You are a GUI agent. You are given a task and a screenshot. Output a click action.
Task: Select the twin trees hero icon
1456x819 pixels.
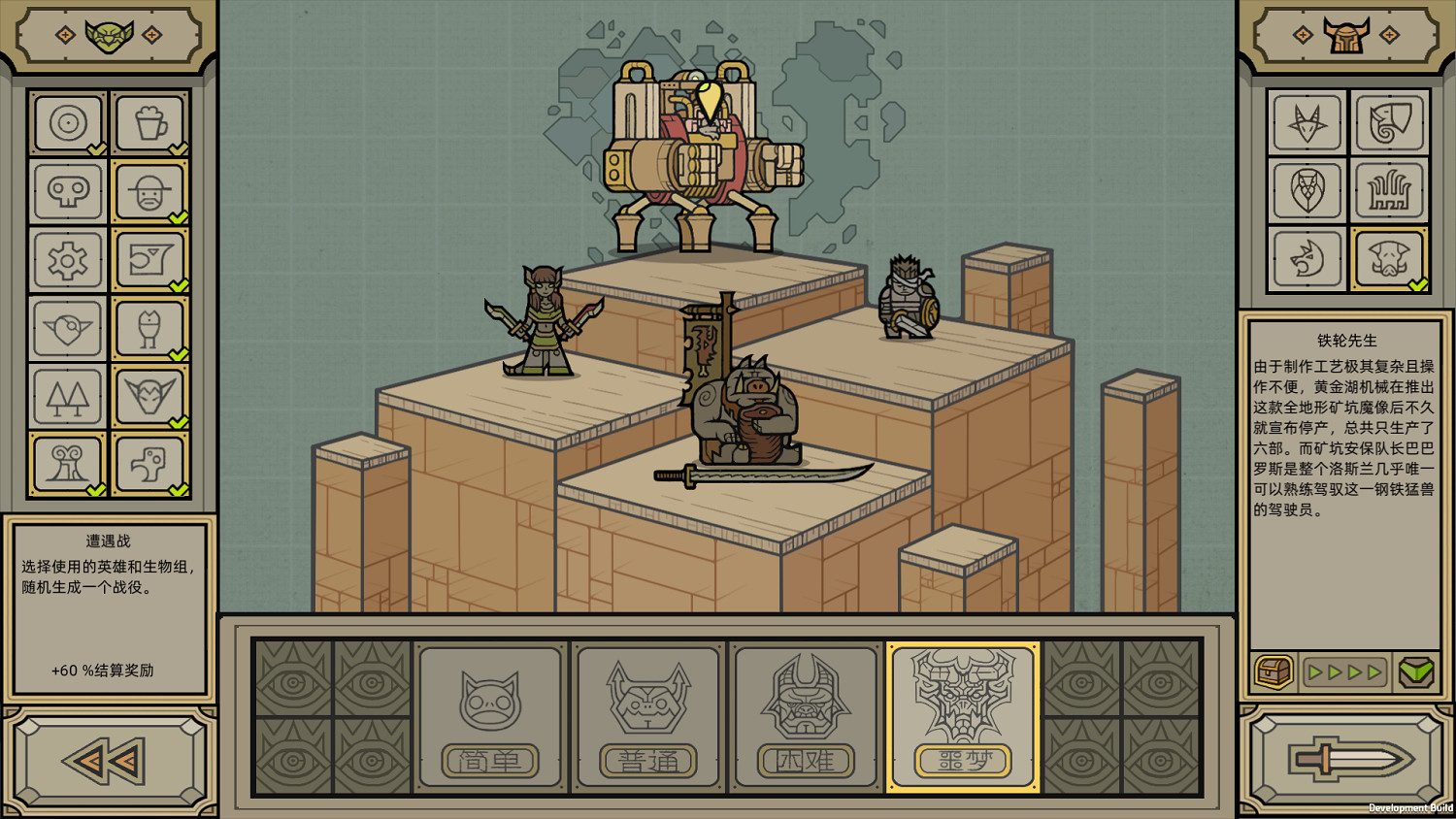67,398
